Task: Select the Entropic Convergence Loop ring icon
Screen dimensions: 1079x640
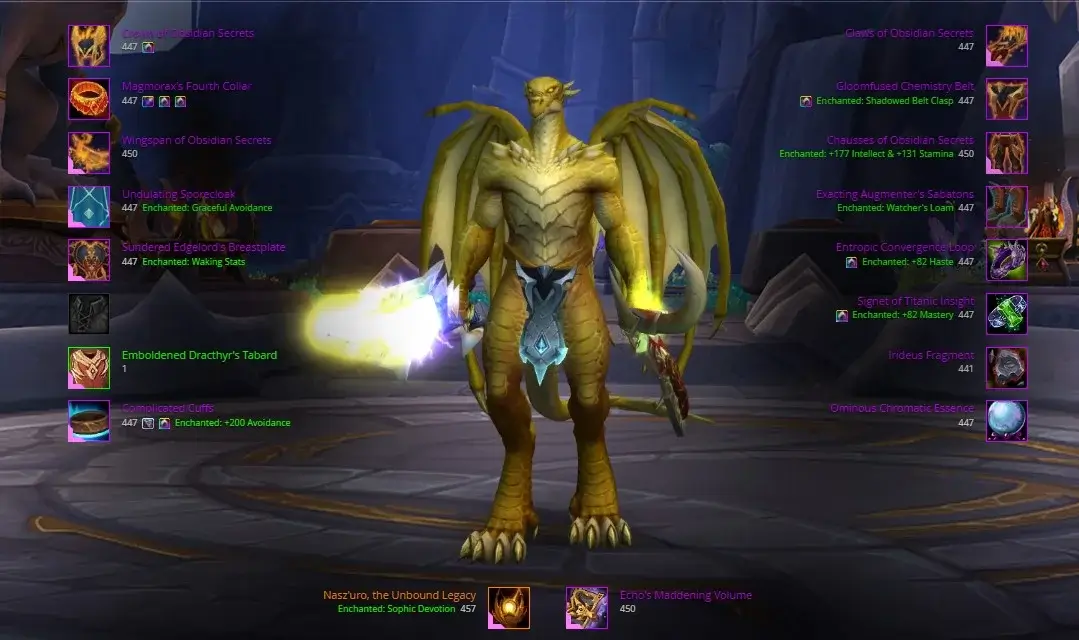Action: point(1006,260)
